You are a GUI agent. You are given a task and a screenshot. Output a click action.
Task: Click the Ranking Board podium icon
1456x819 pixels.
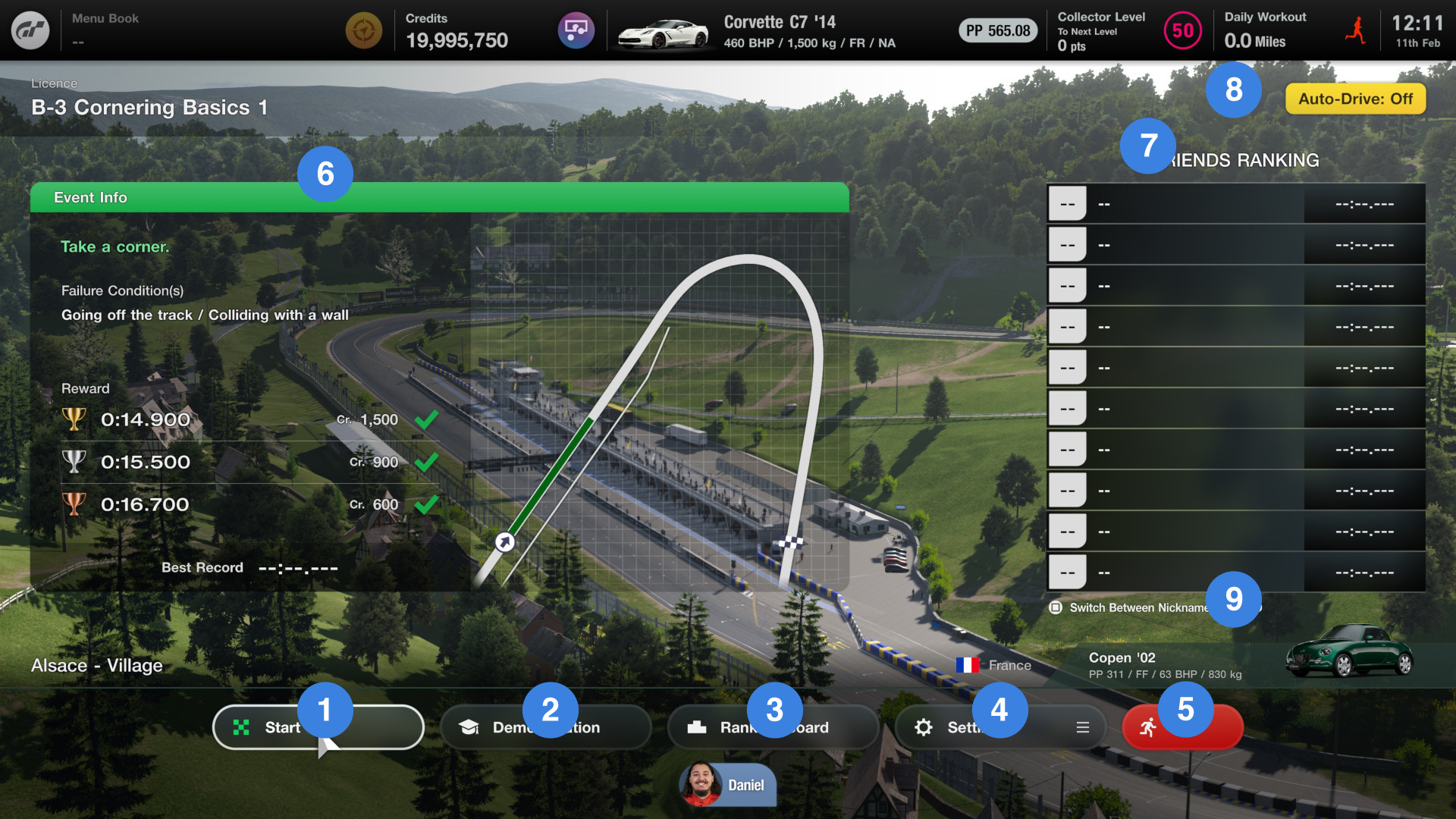[x=698, y=726]
